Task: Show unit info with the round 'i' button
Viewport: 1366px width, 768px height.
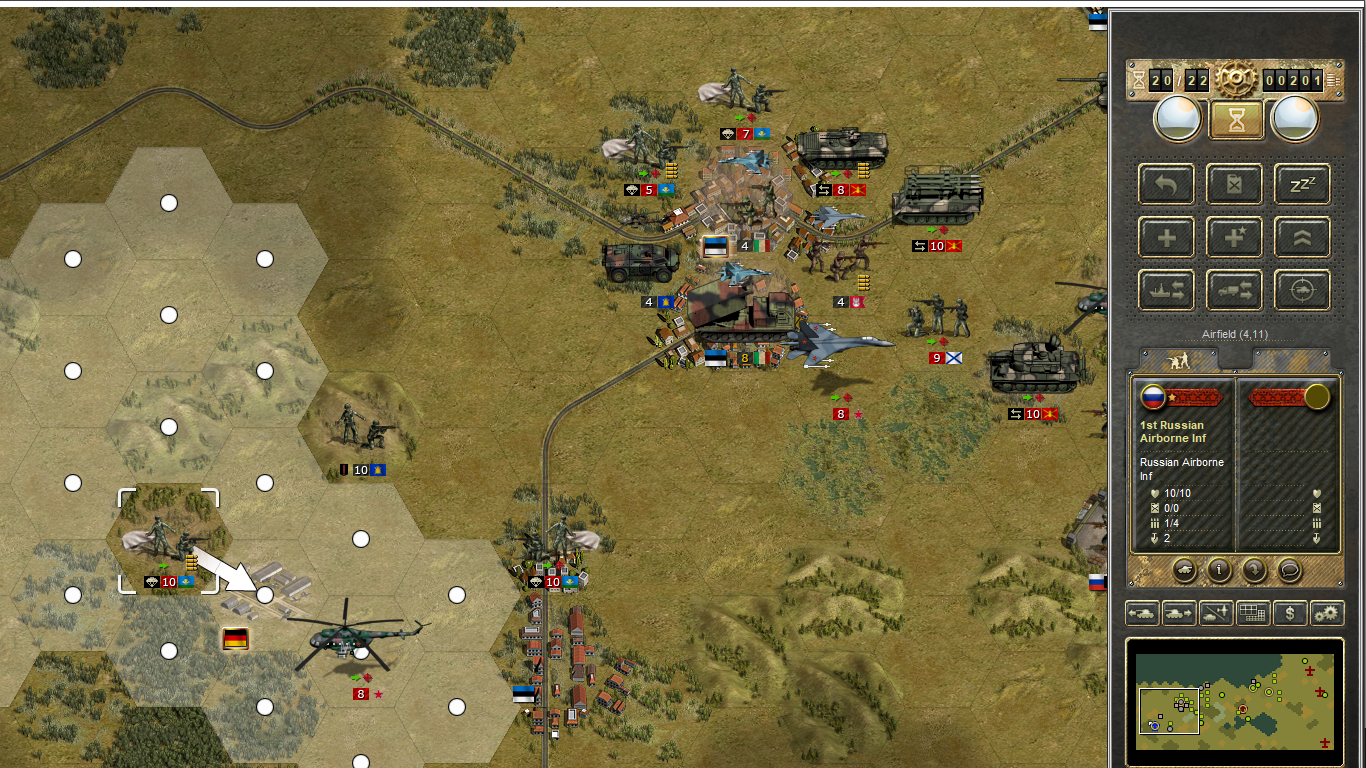Action: 1219,570
